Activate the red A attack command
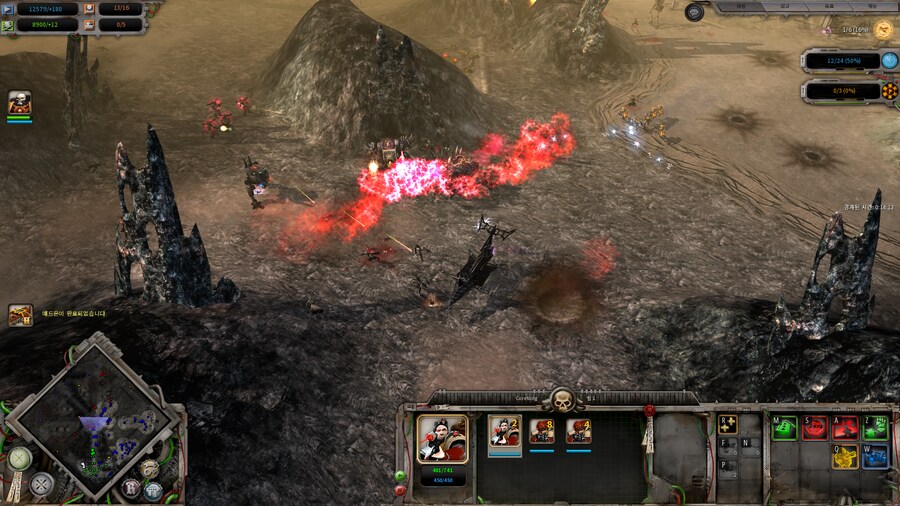This screenshot has width=900, height=506. [846, 428]
